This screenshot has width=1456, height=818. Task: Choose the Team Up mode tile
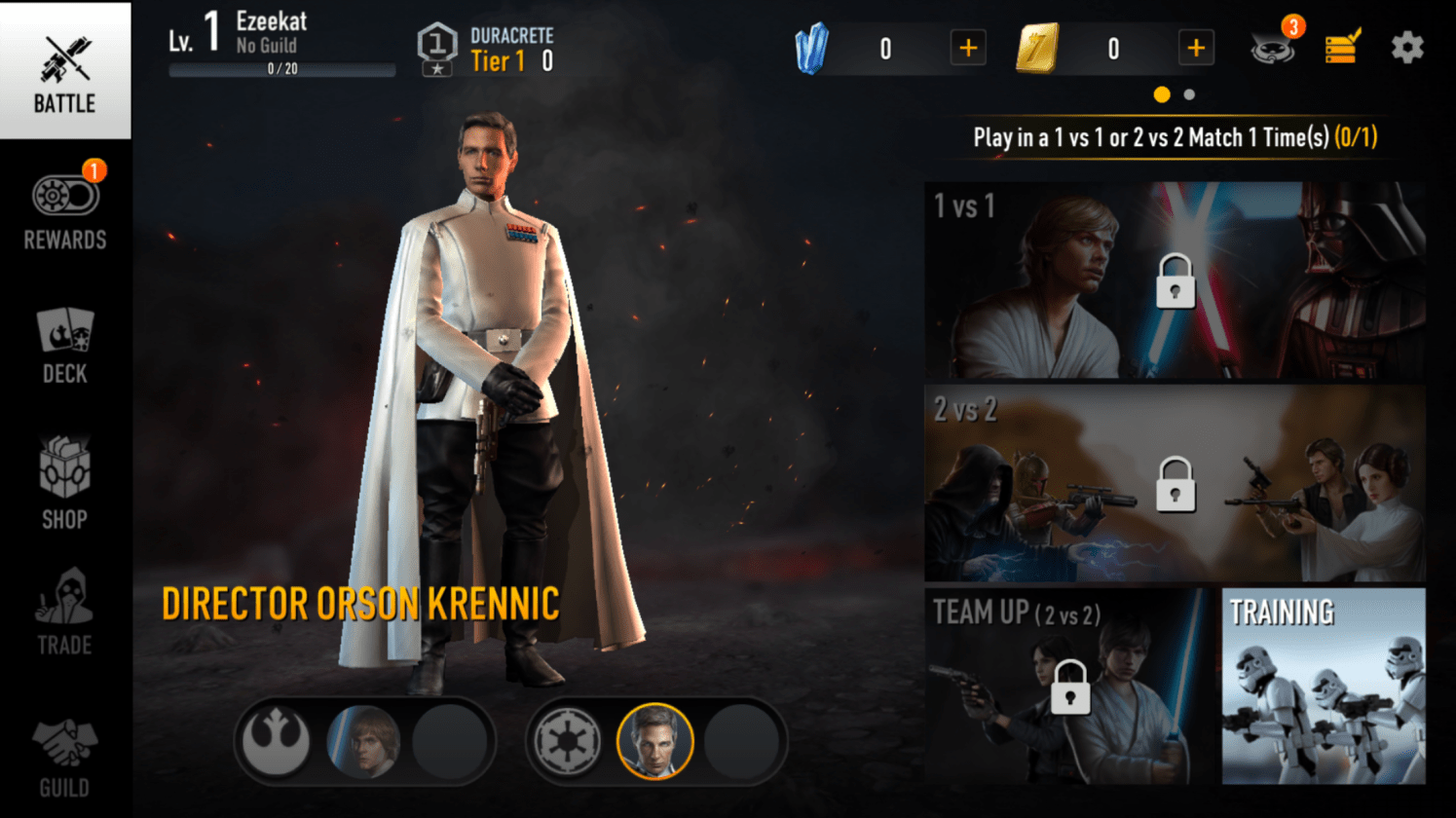click(1068, 686)
